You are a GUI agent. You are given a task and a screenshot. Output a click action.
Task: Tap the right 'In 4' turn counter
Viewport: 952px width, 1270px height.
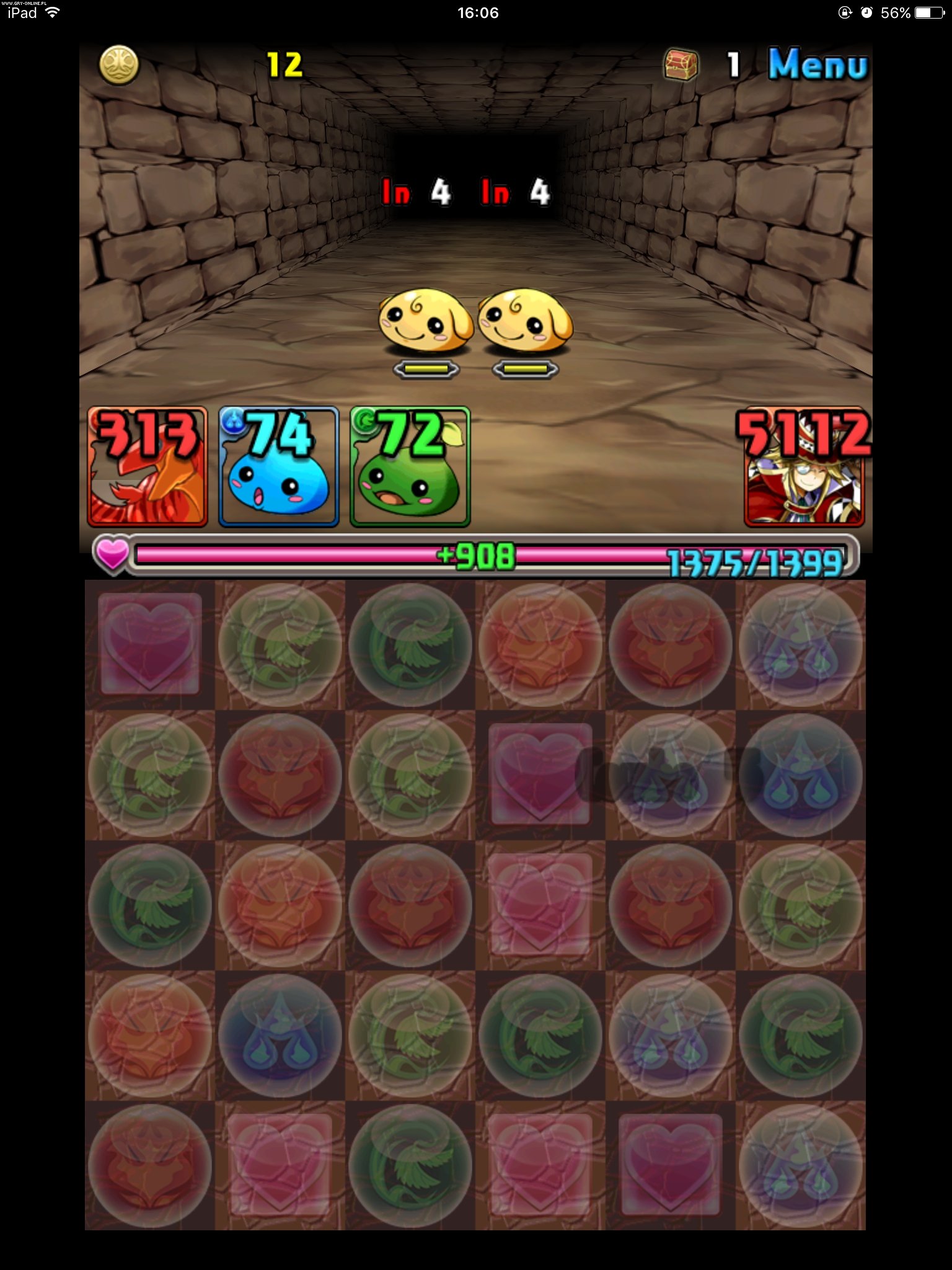(x=517, y=192)
